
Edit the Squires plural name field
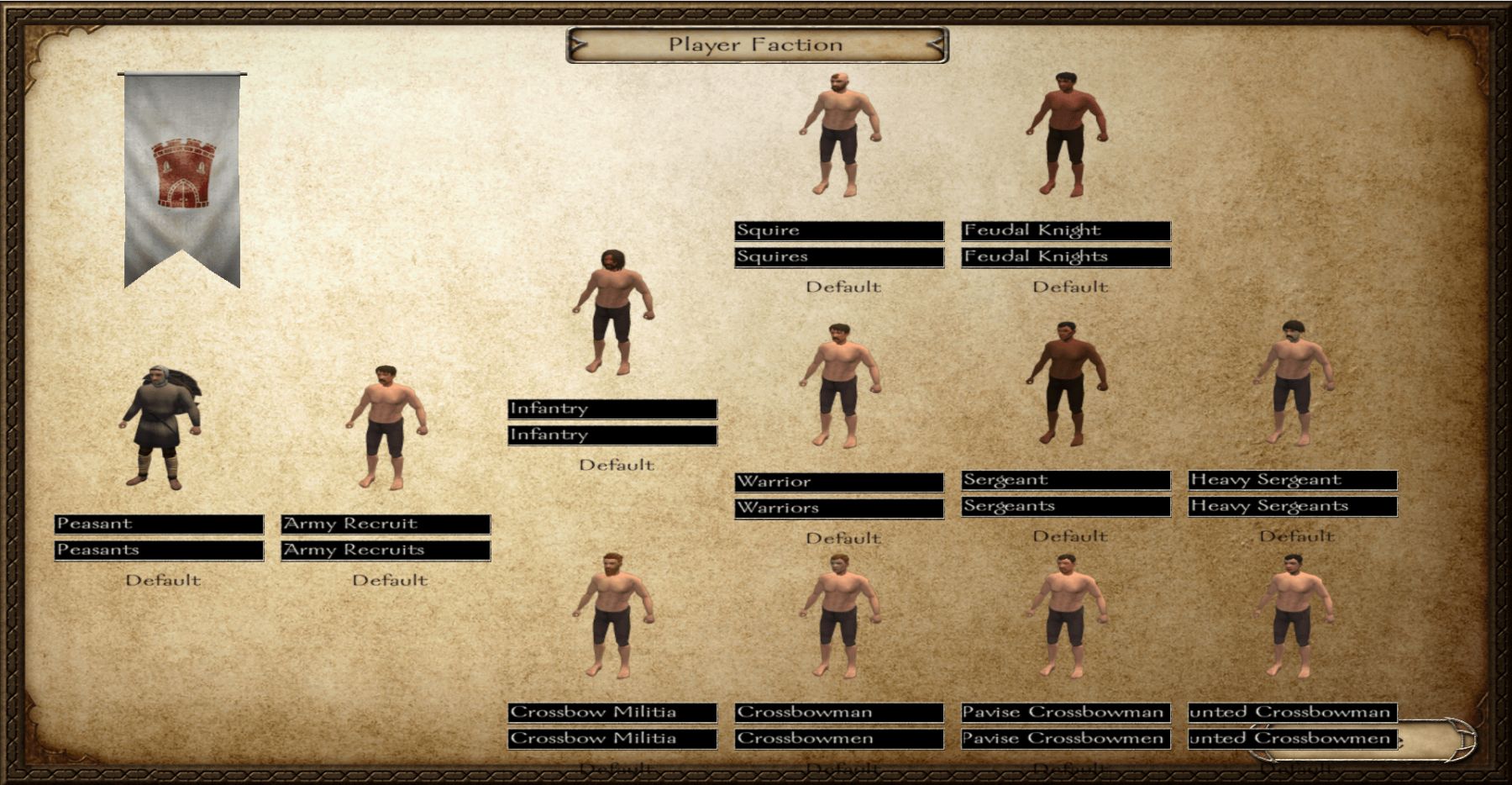click(838, 257)
